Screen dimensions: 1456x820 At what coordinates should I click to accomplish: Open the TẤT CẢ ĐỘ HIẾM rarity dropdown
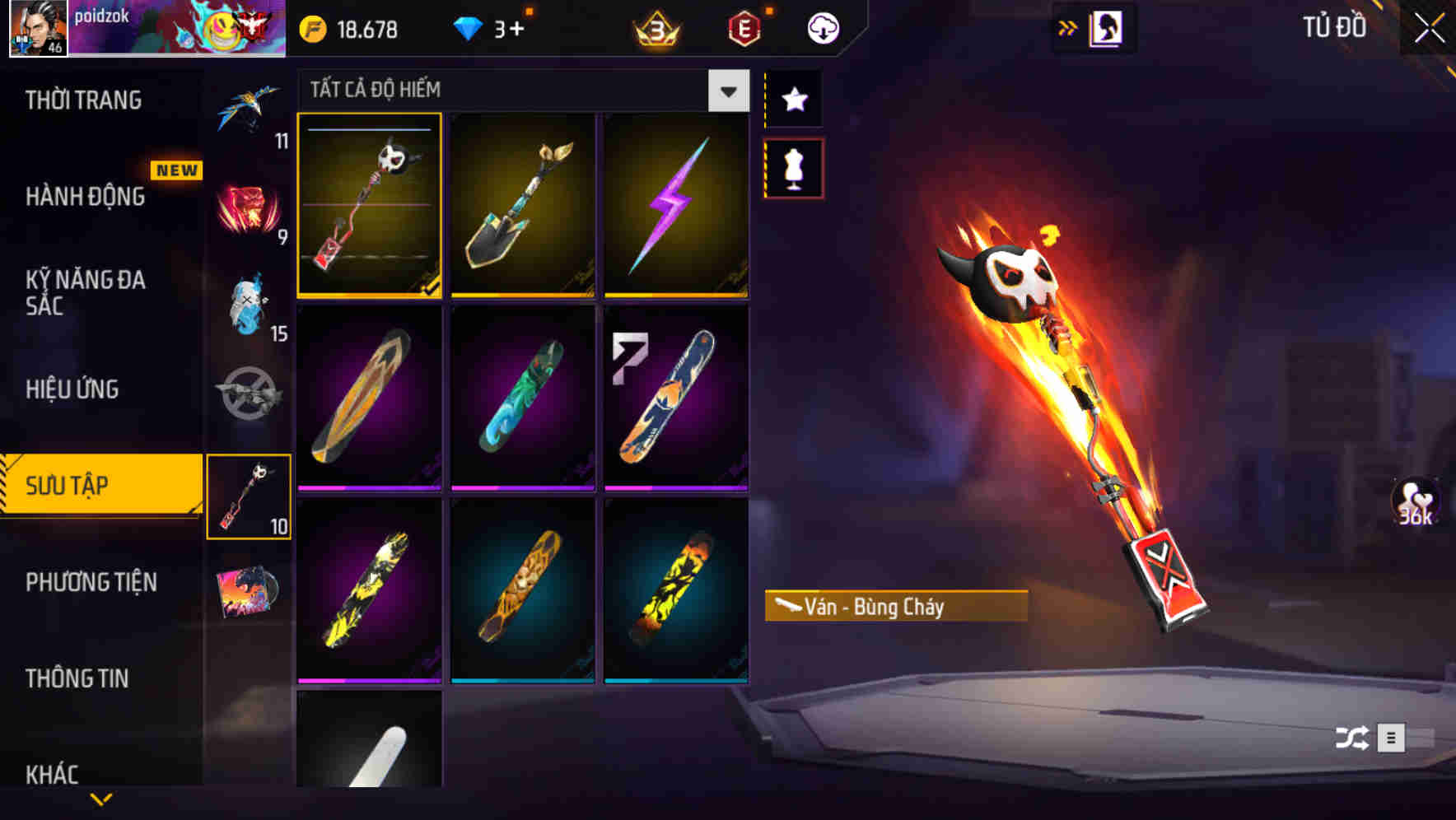726,91
